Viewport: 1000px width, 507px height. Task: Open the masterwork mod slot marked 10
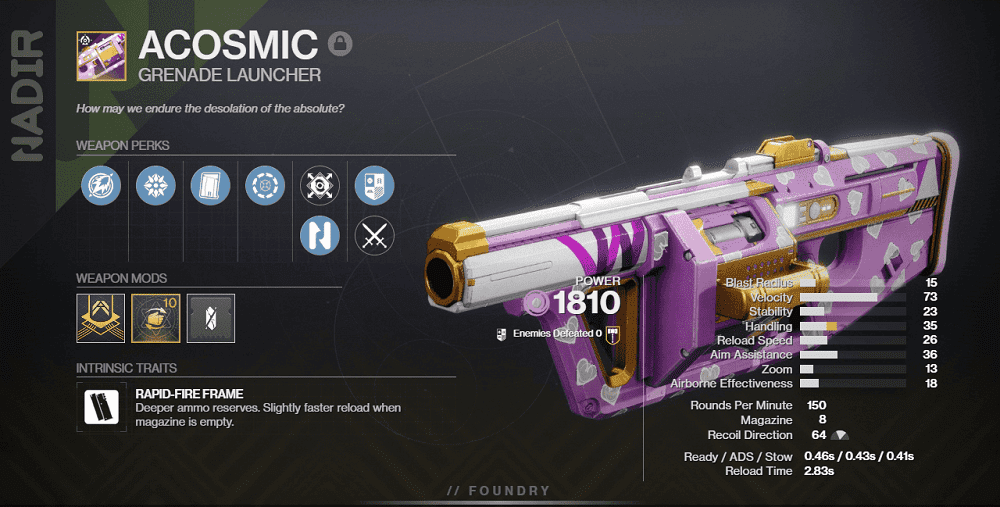tap(156, 316)
